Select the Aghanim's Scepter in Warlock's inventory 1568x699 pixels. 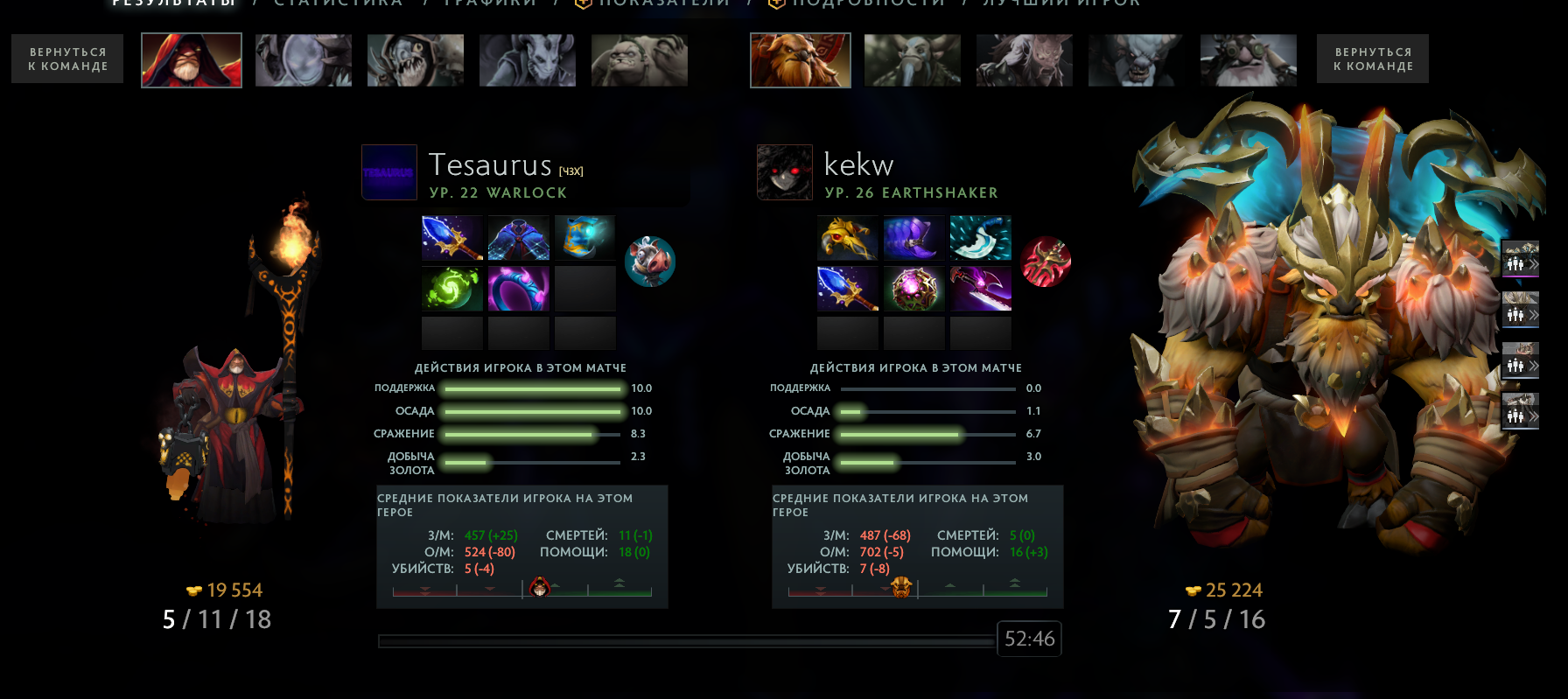(451, 237)
